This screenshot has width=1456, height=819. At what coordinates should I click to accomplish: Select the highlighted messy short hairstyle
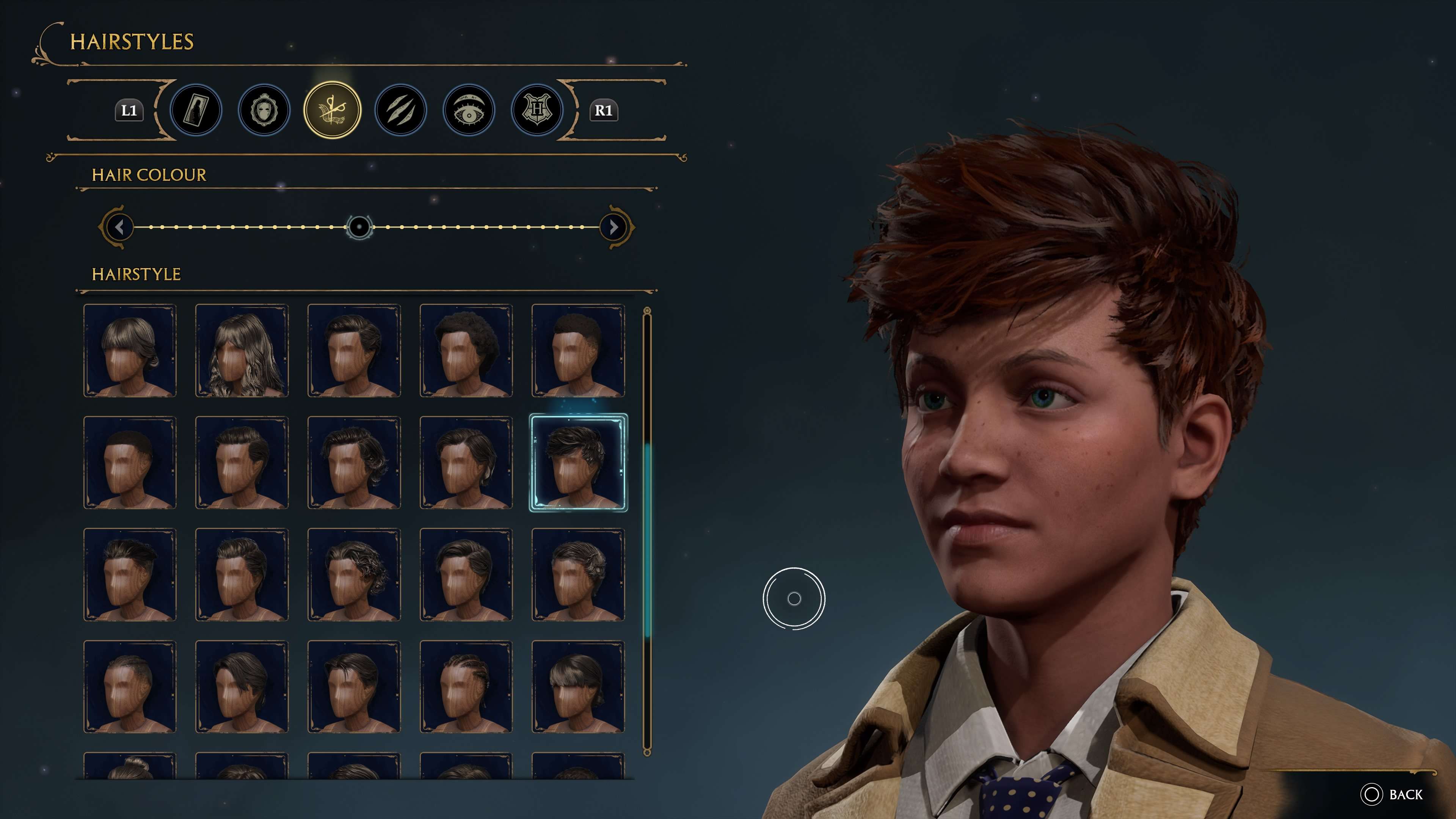point(577,462)
